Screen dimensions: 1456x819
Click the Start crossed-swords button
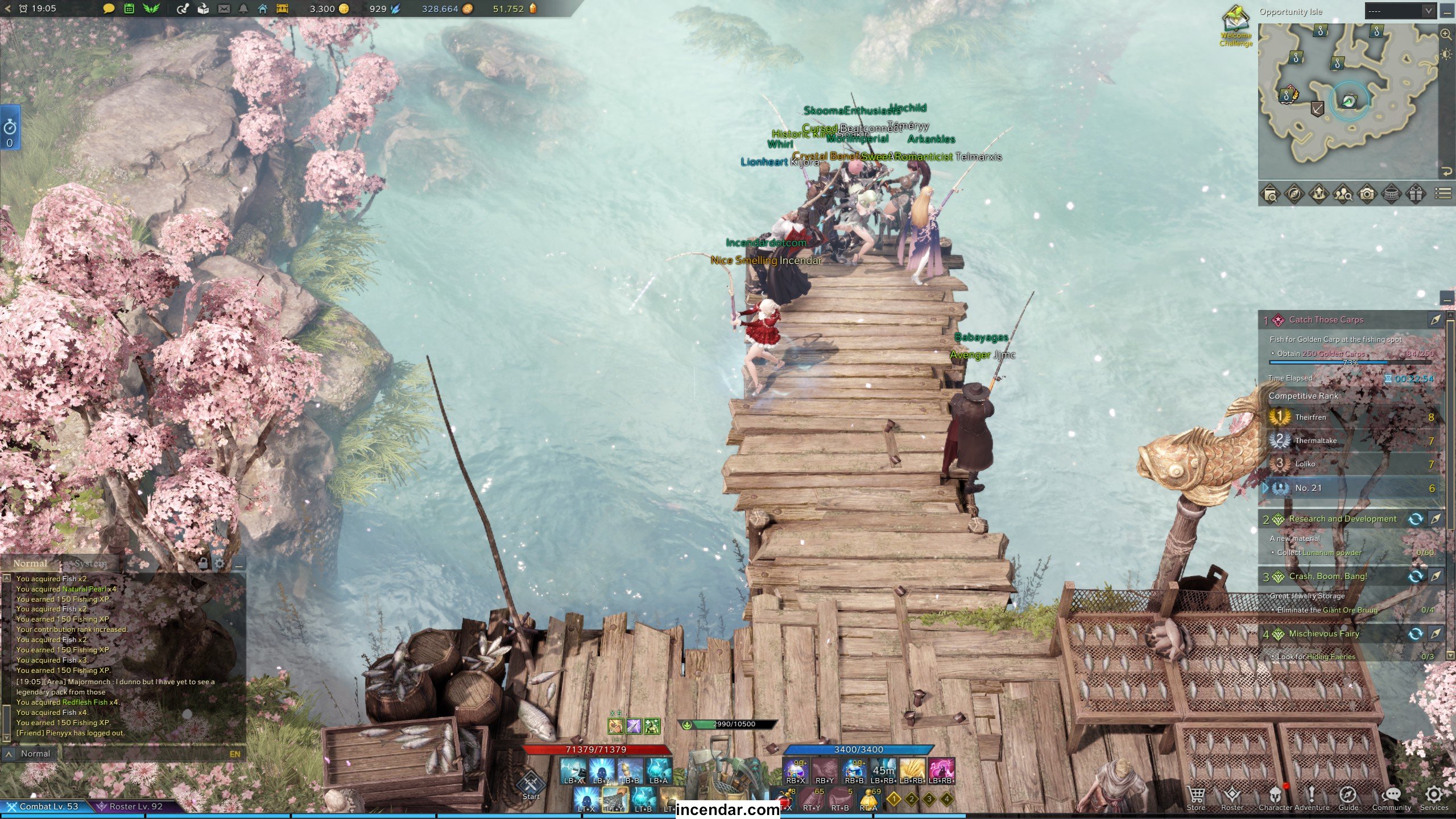[531, 785]
